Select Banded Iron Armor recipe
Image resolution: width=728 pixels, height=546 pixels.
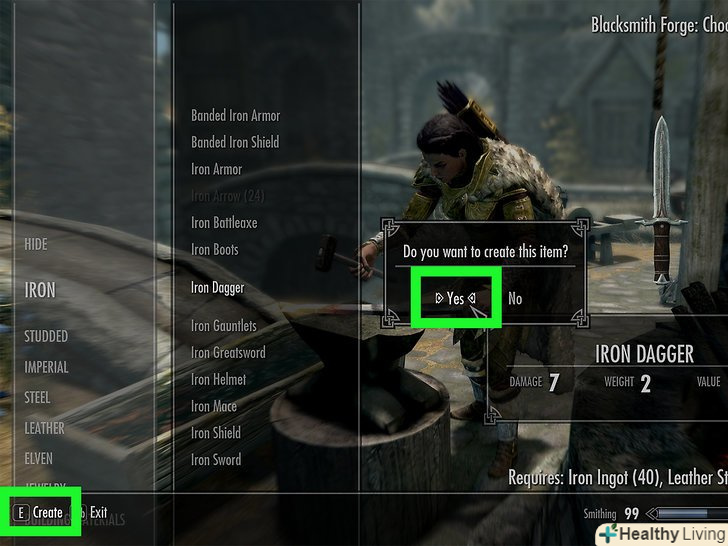point(235,116)
